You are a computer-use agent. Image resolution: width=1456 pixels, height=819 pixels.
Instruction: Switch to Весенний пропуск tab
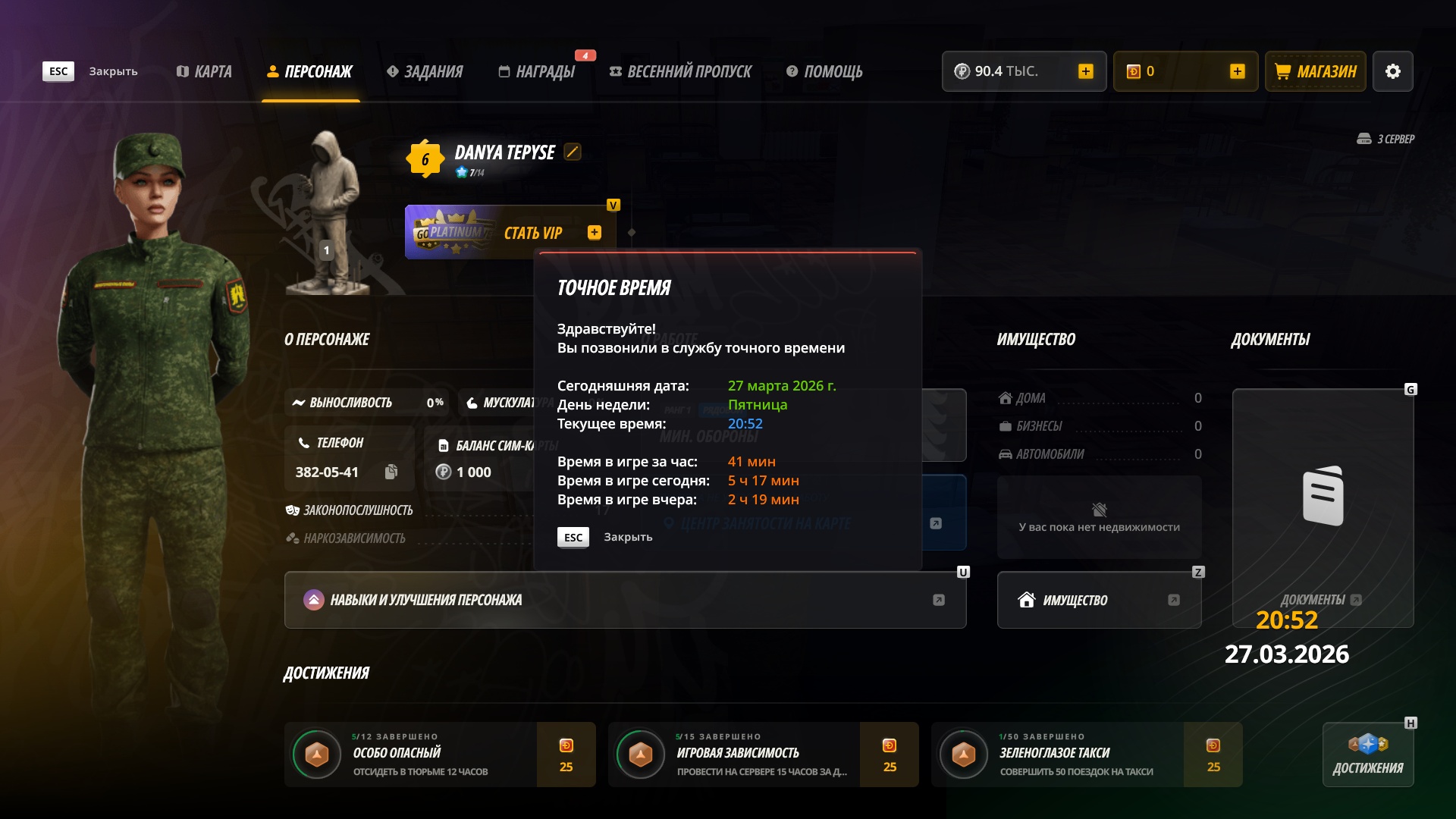tap(680, 71)
